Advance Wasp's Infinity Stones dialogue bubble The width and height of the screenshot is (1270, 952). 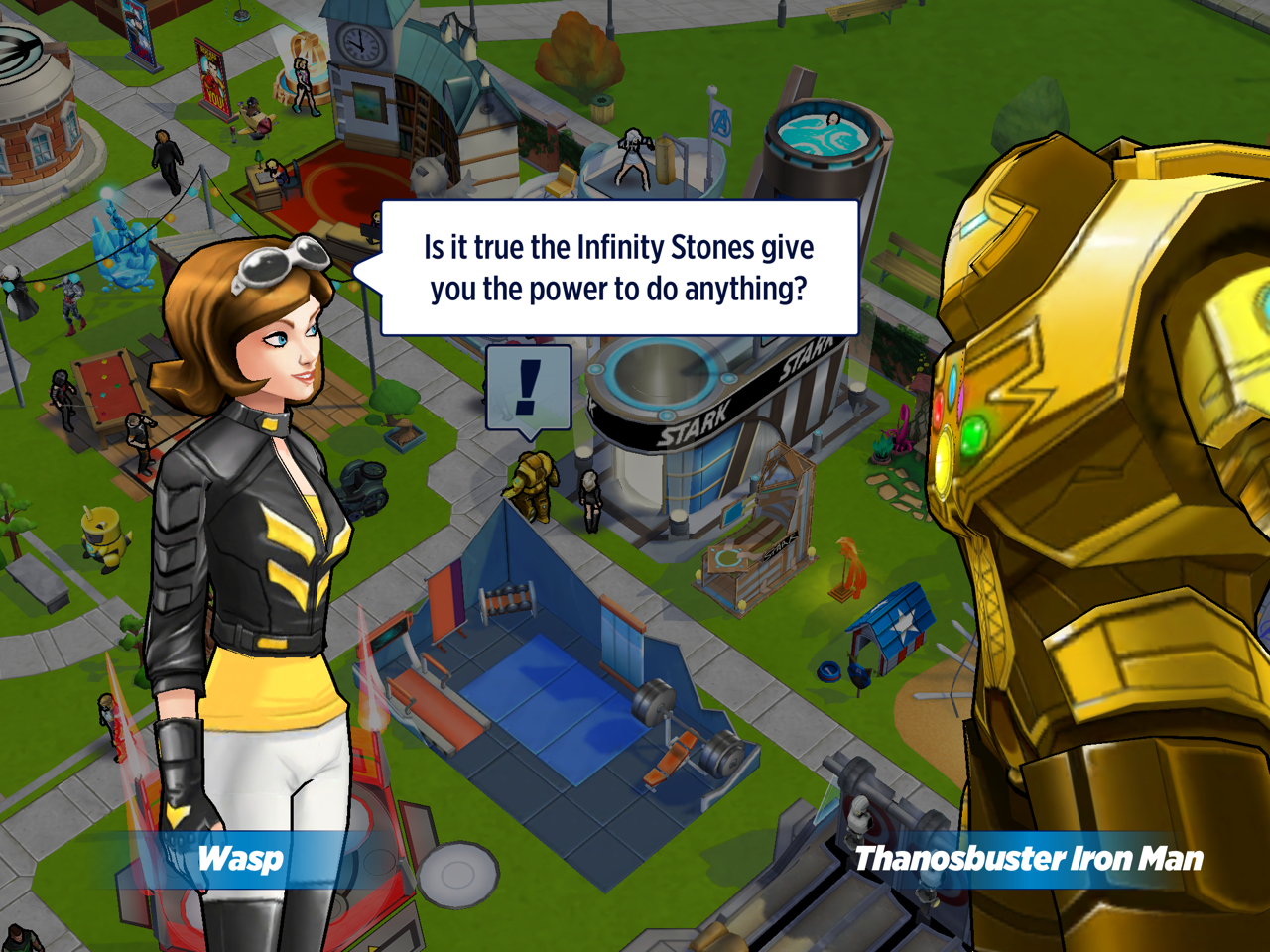tap(619, 268)
